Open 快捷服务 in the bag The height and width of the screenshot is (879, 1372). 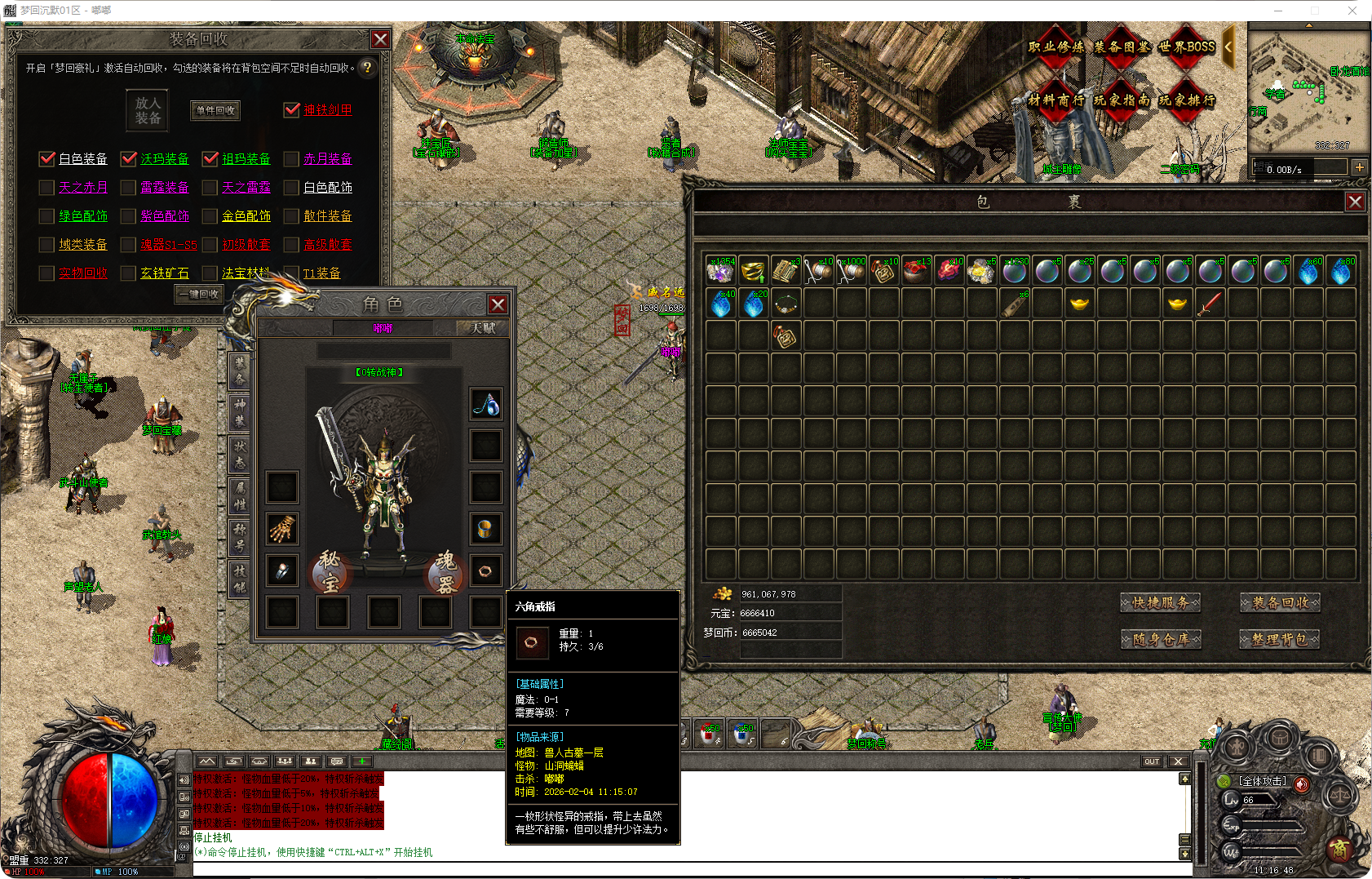[1160, 603]
